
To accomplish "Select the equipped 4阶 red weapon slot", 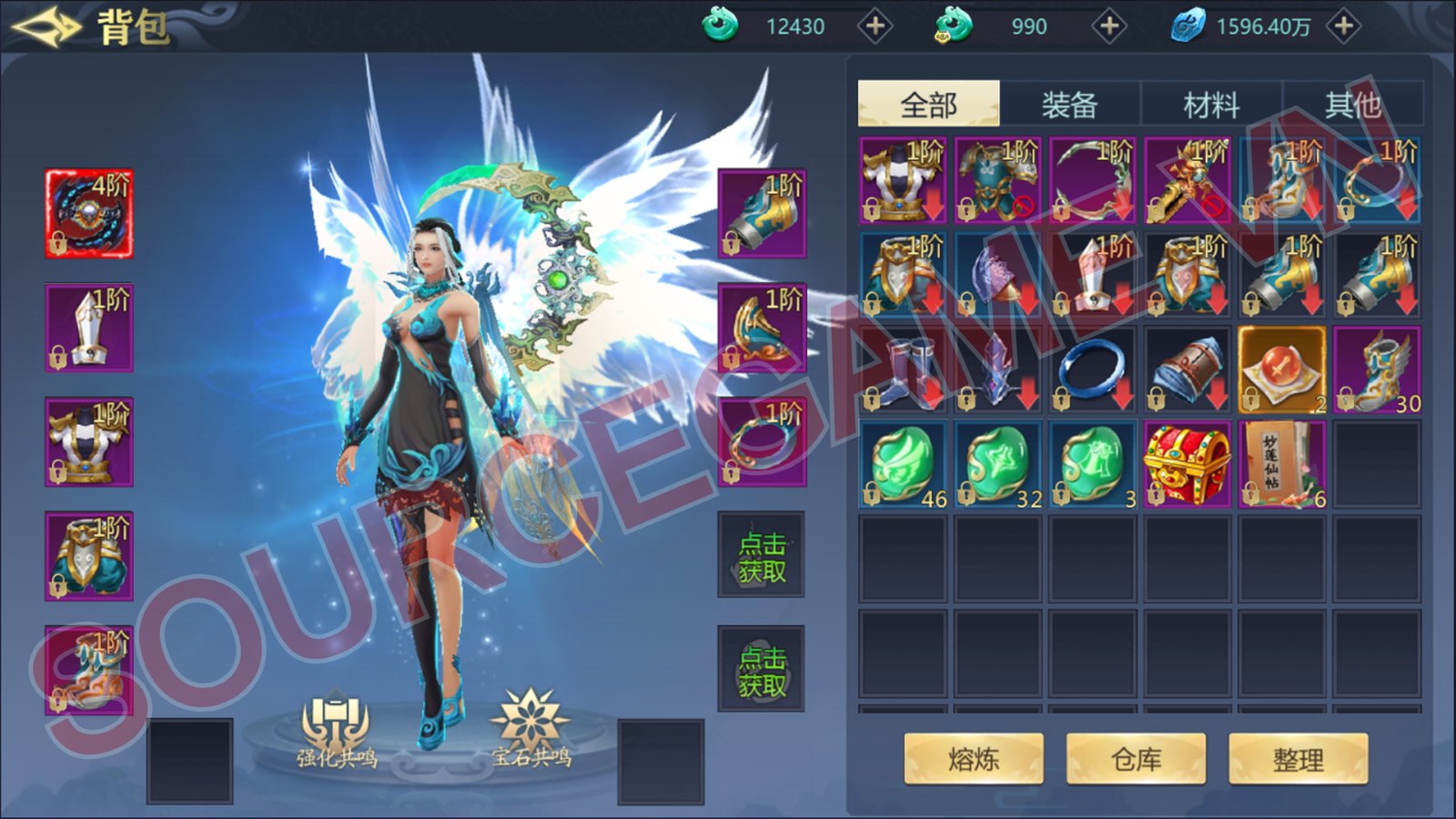I will 89,213.
